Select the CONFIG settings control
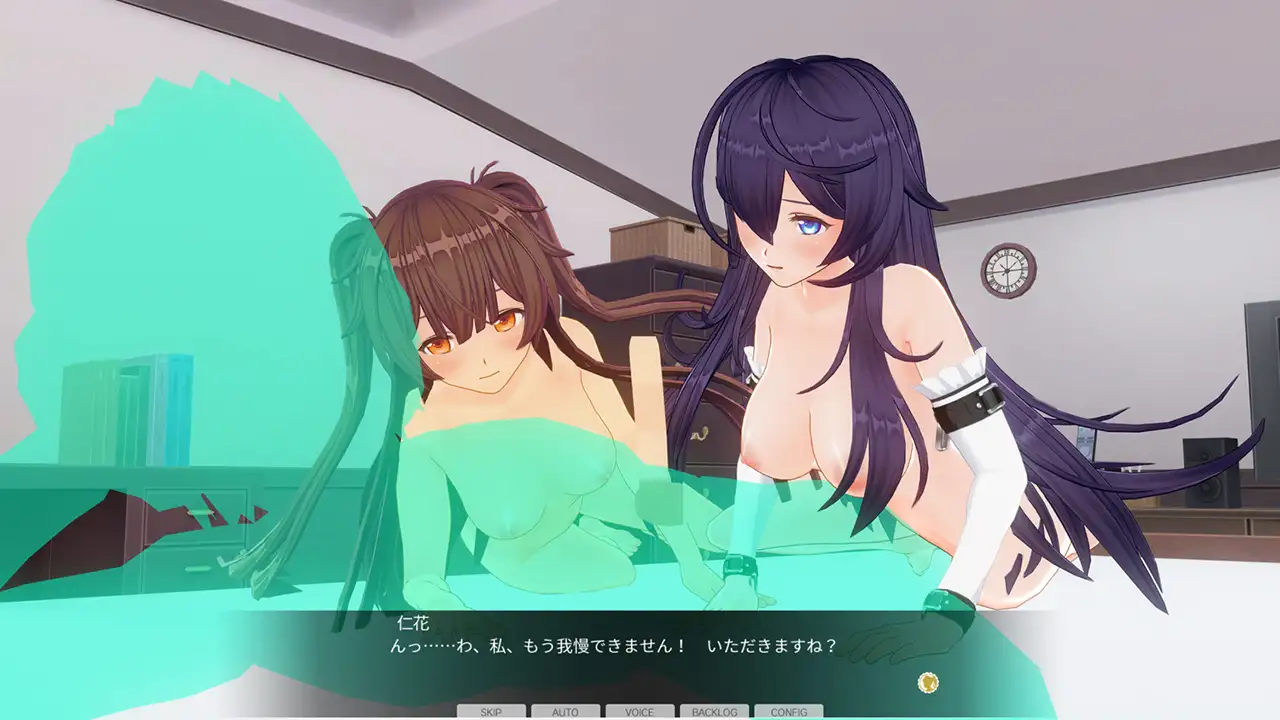 [x=790, y=712]
